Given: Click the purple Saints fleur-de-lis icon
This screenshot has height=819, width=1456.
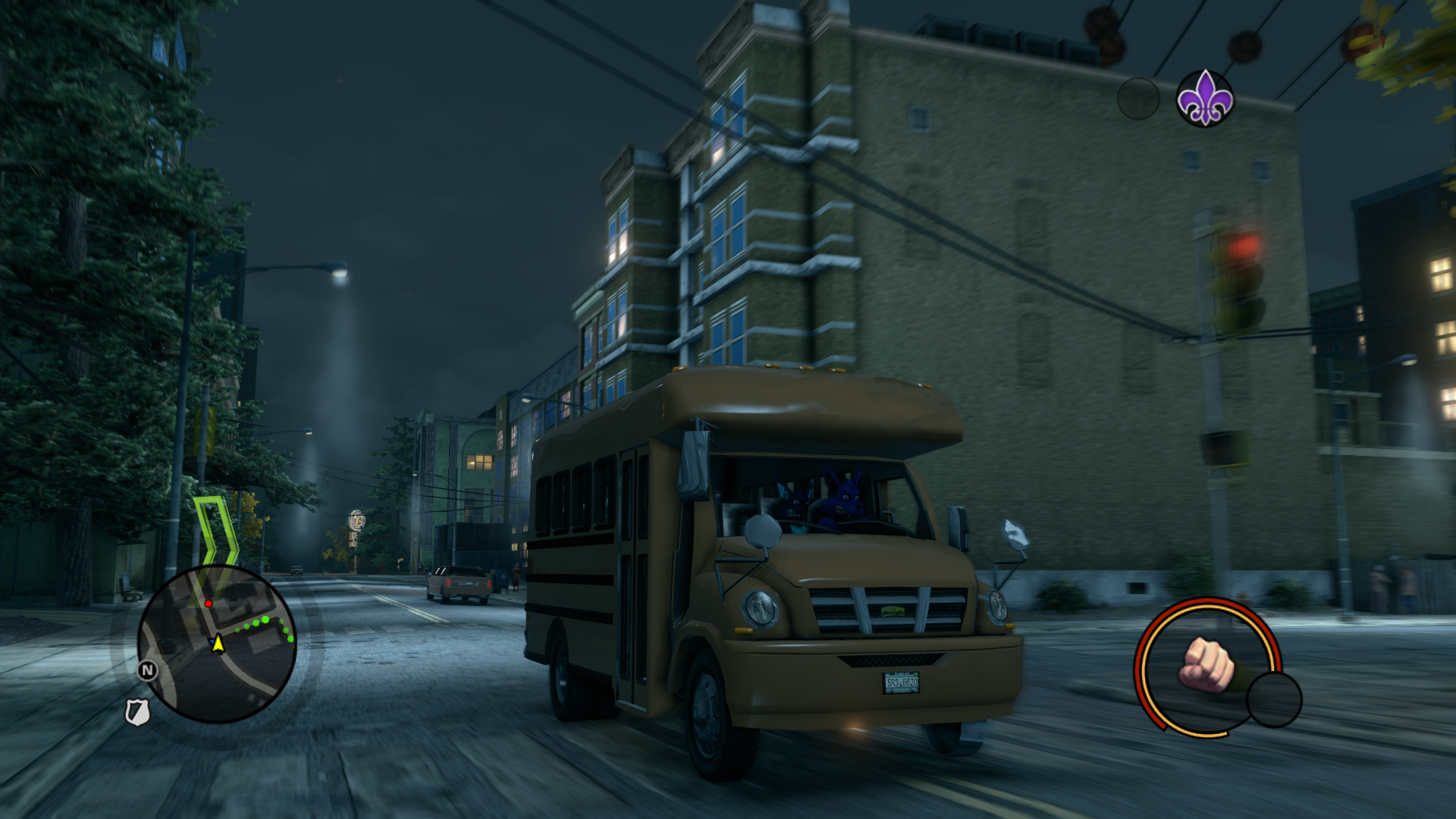Looking at the screenshot, I should pos(1204,99).
